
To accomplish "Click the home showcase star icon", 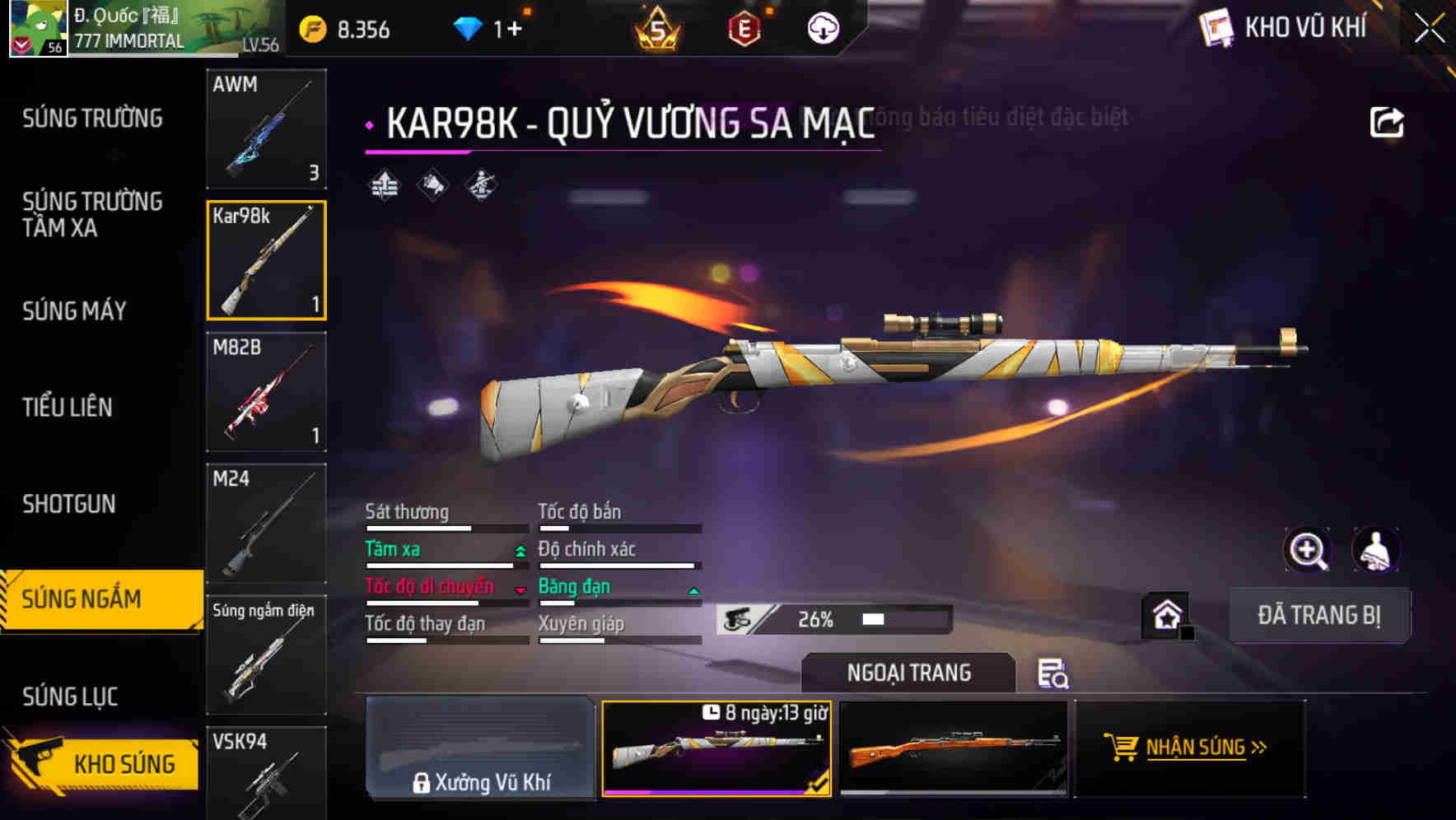I will (x=1167, y=614).
